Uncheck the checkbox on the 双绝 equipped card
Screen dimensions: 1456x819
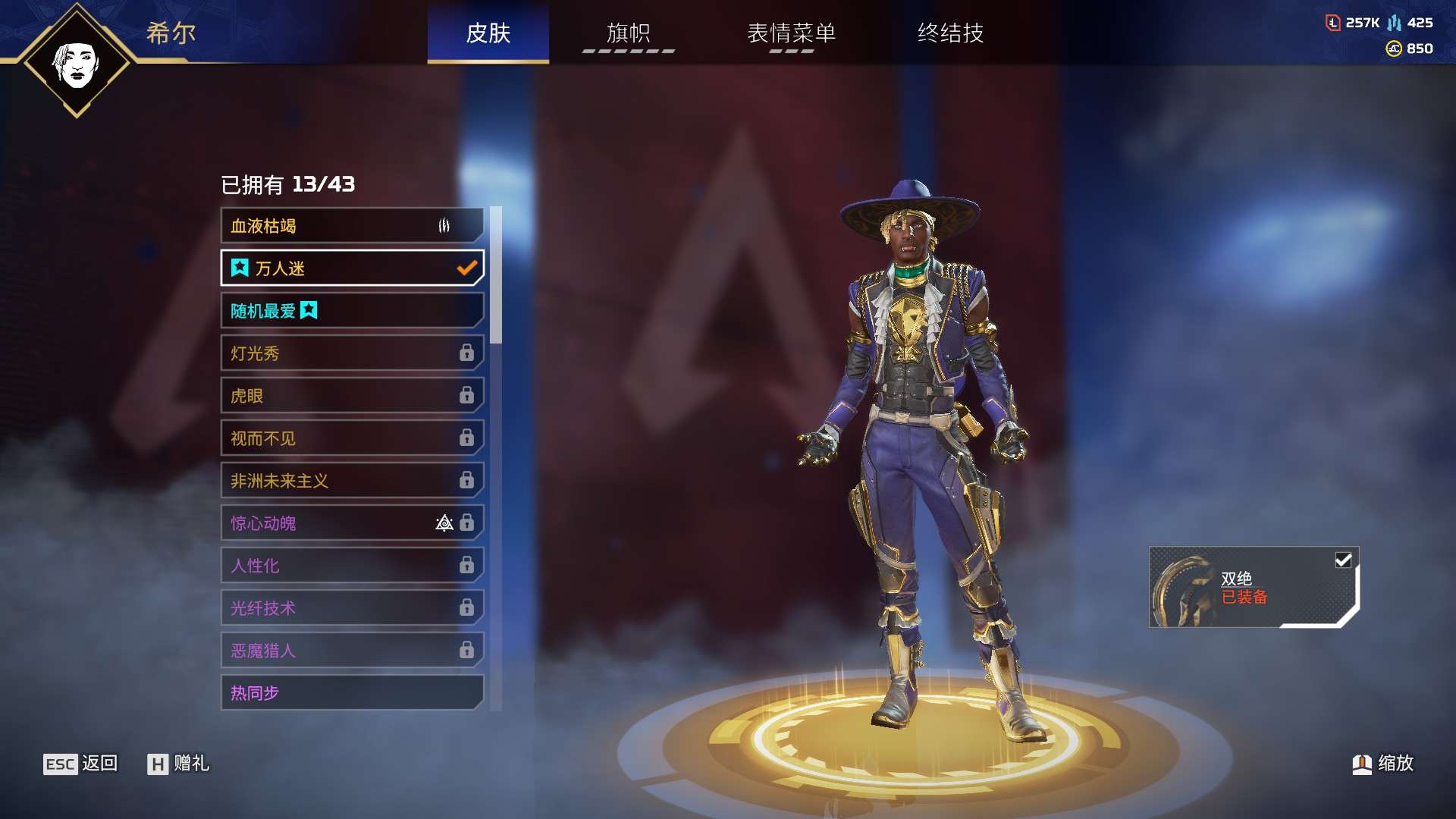[x=1343, y=560]
